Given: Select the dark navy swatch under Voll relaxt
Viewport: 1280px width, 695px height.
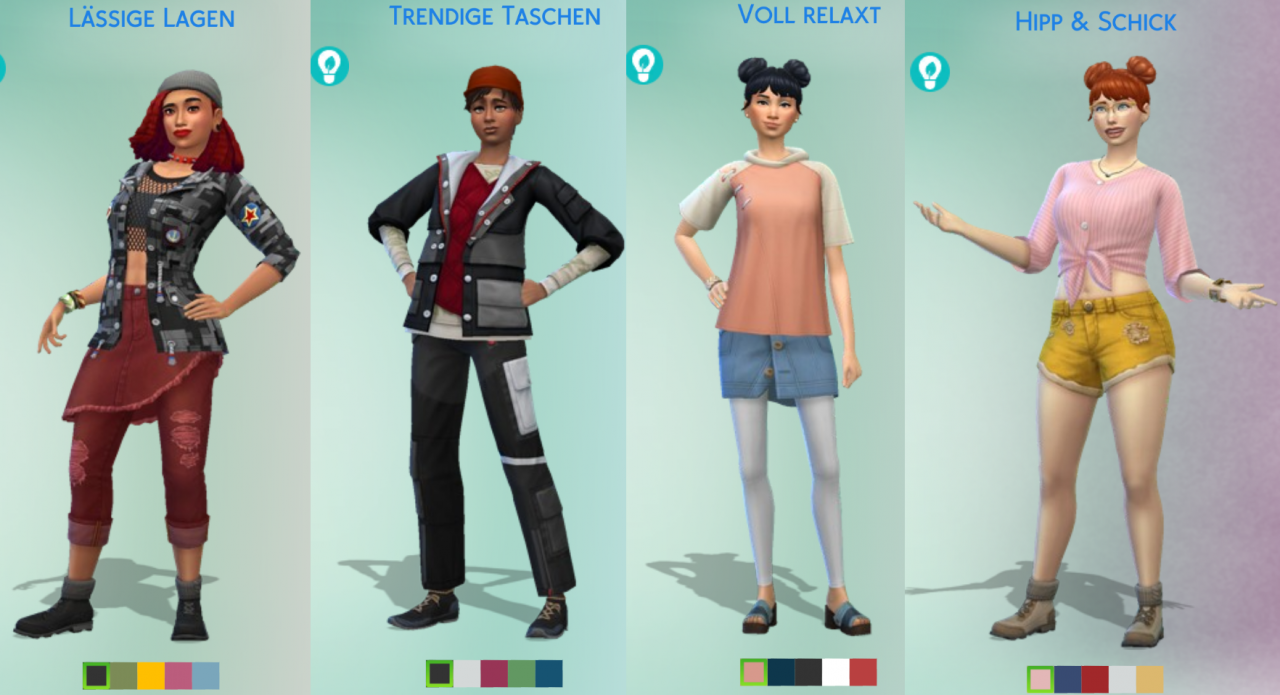Looking at the screenshot, I should [781, 672].
